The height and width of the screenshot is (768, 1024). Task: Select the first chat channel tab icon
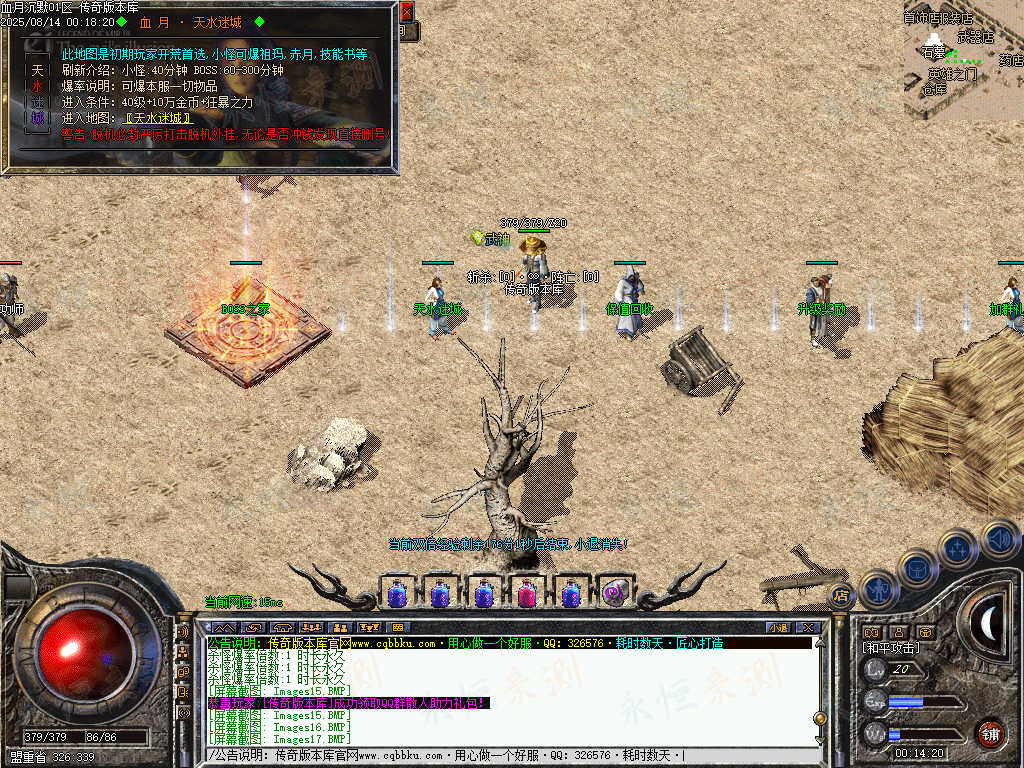coord(224,627)
